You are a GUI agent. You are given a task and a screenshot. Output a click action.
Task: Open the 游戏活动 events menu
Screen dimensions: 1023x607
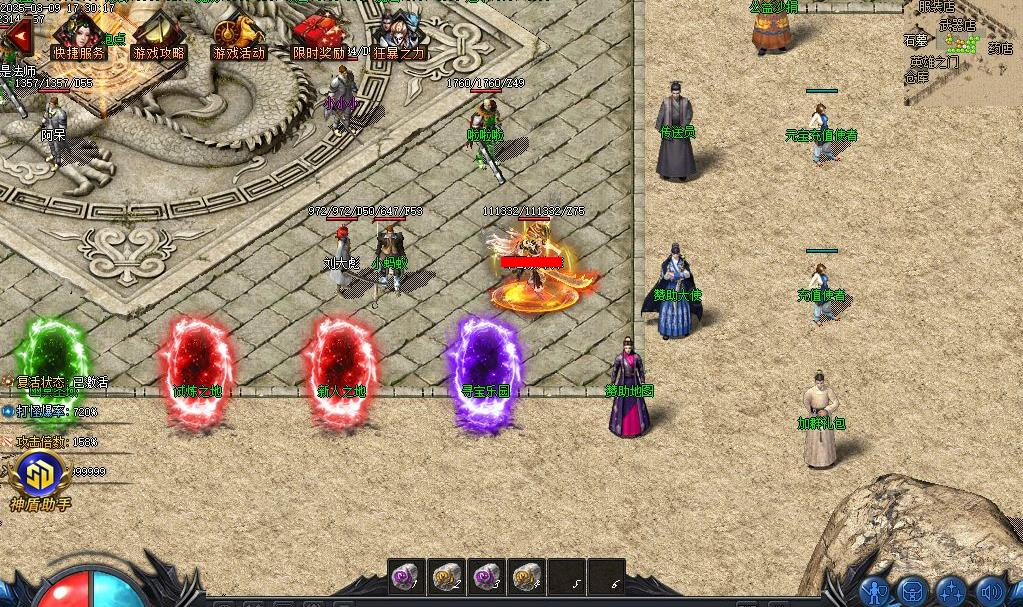point(239,38)
